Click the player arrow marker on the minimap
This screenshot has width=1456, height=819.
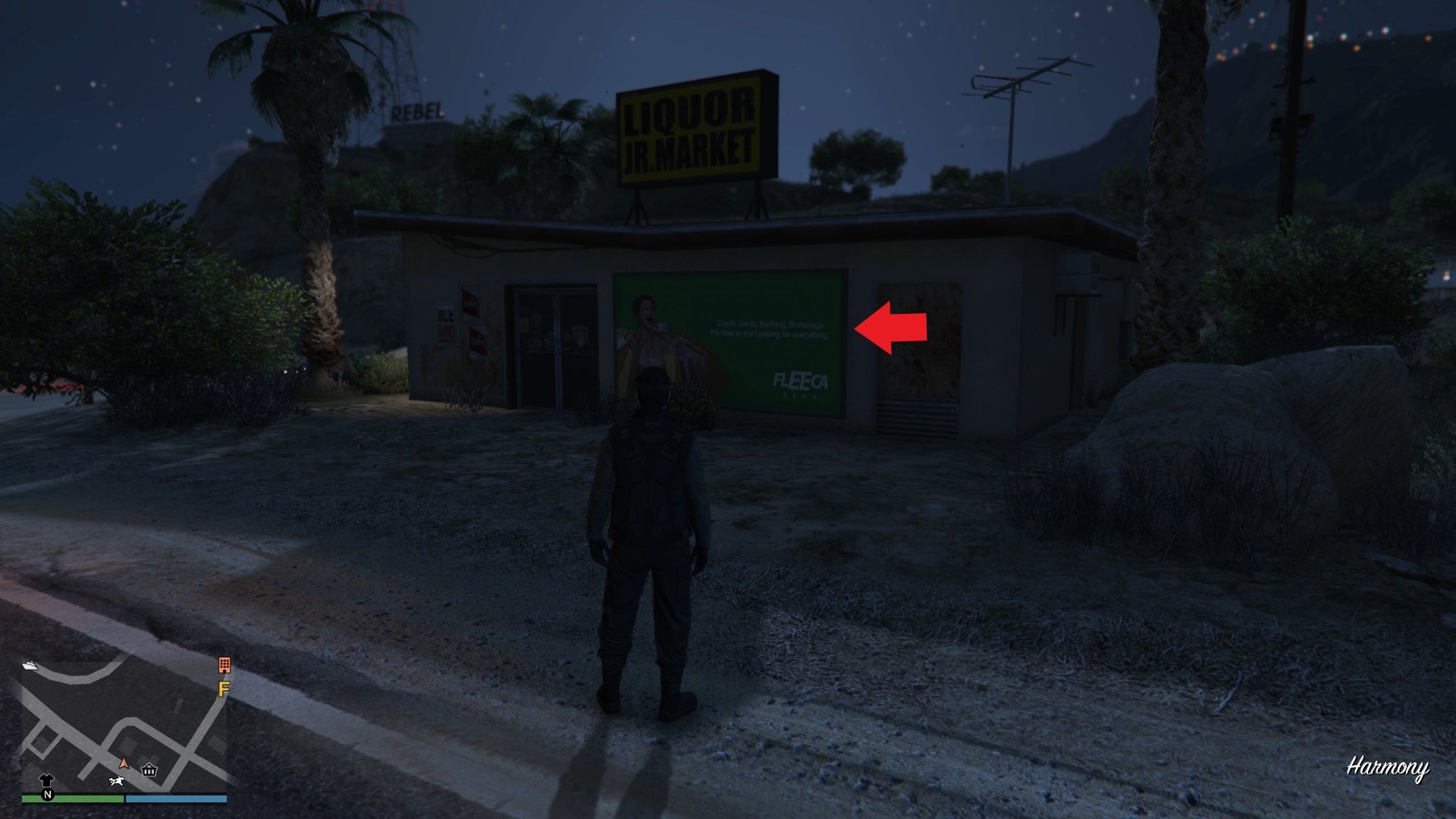point(124,763)
